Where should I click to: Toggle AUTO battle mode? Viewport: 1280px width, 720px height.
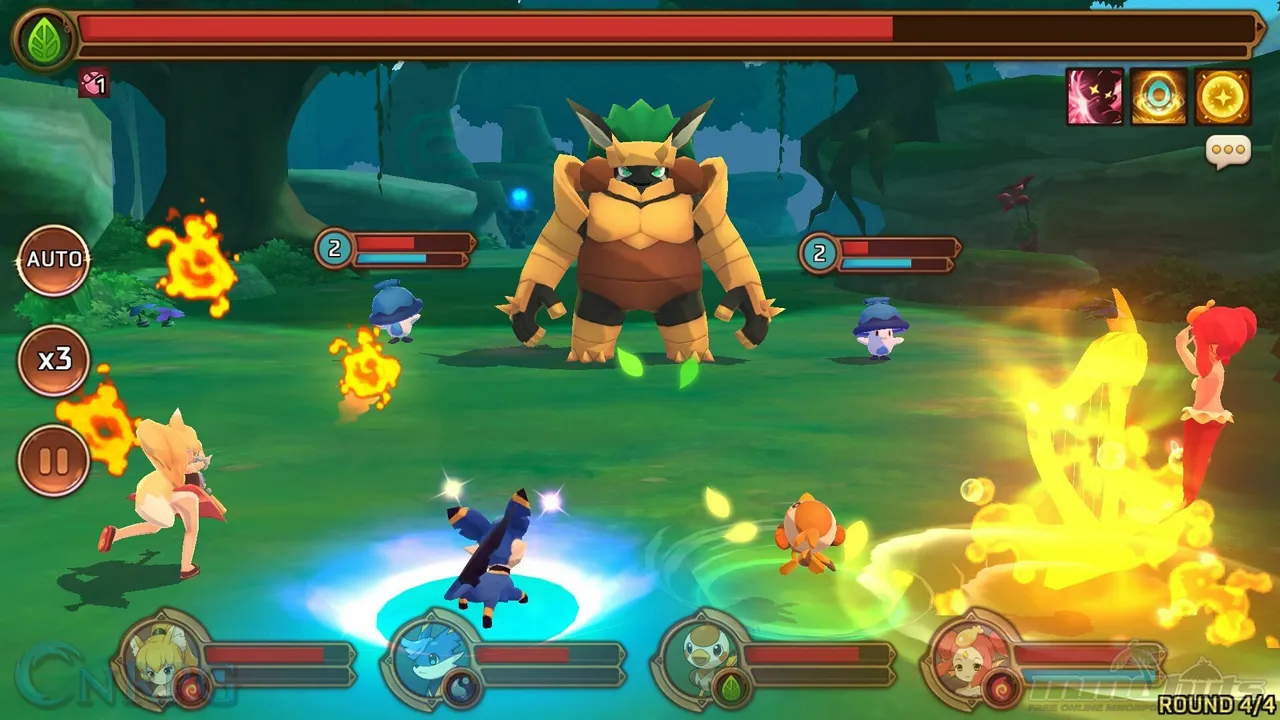[54, 258]
